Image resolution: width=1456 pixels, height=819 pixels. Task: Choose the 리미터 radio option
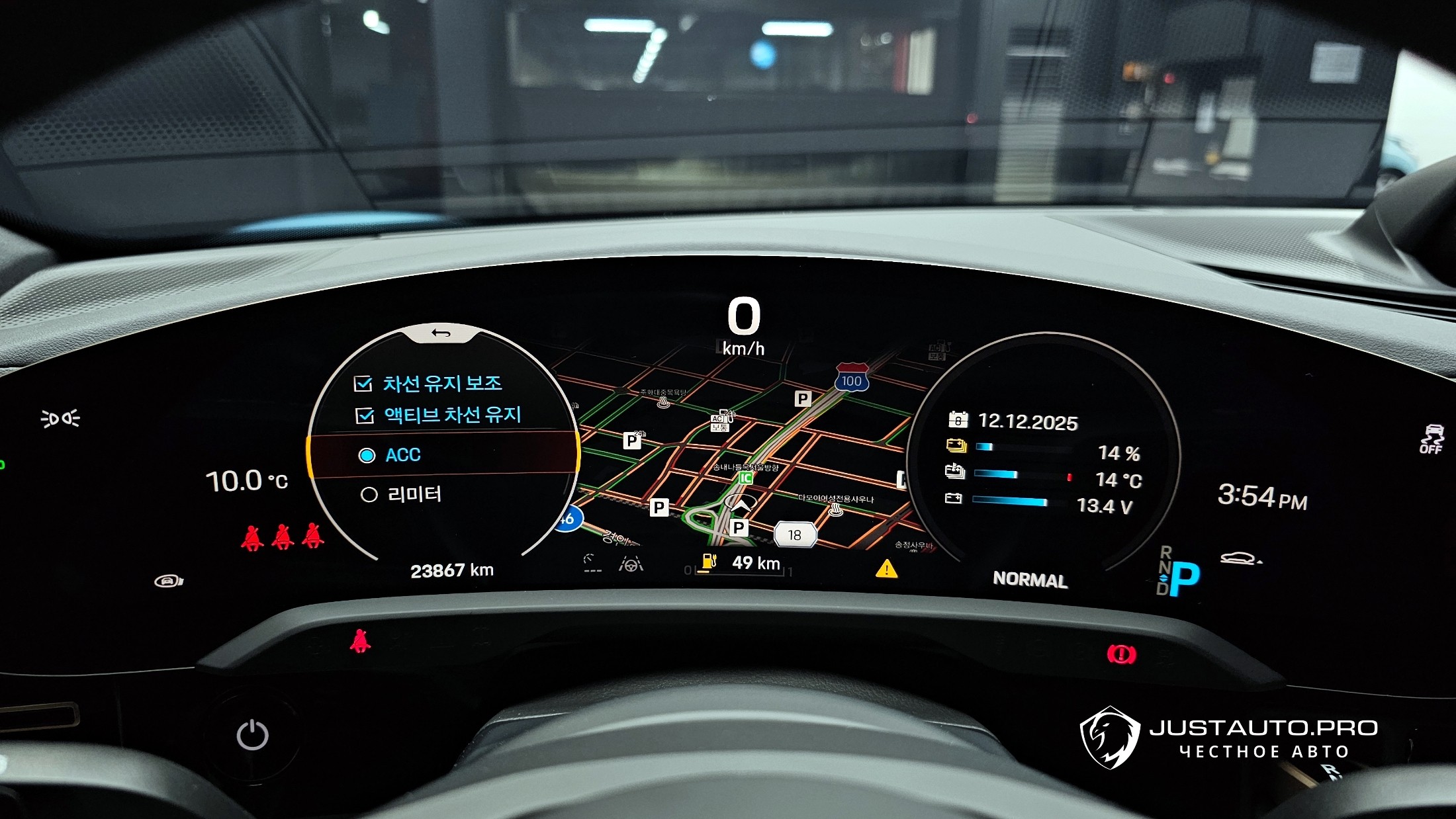coord(369,495)
